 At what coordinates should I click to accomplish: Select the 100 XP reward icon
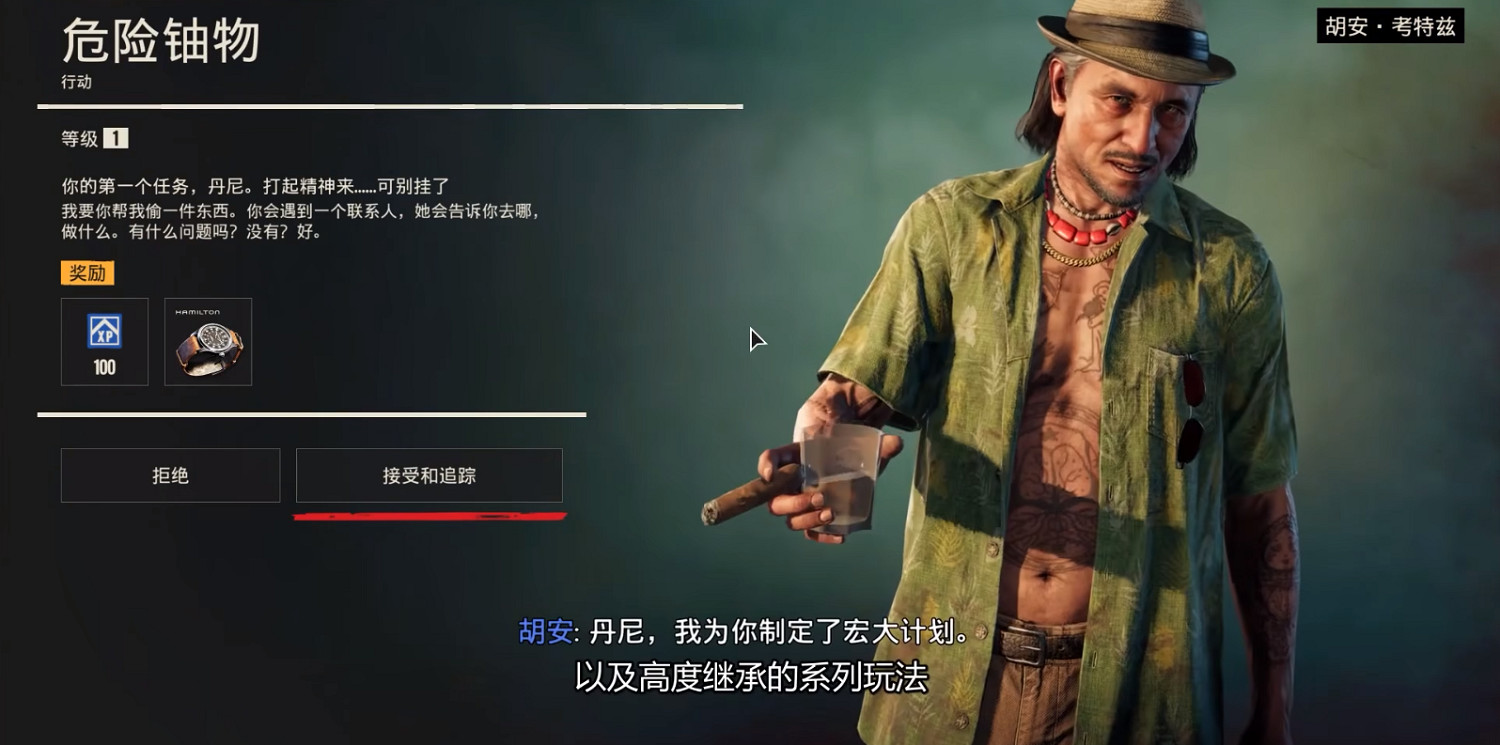104,341
